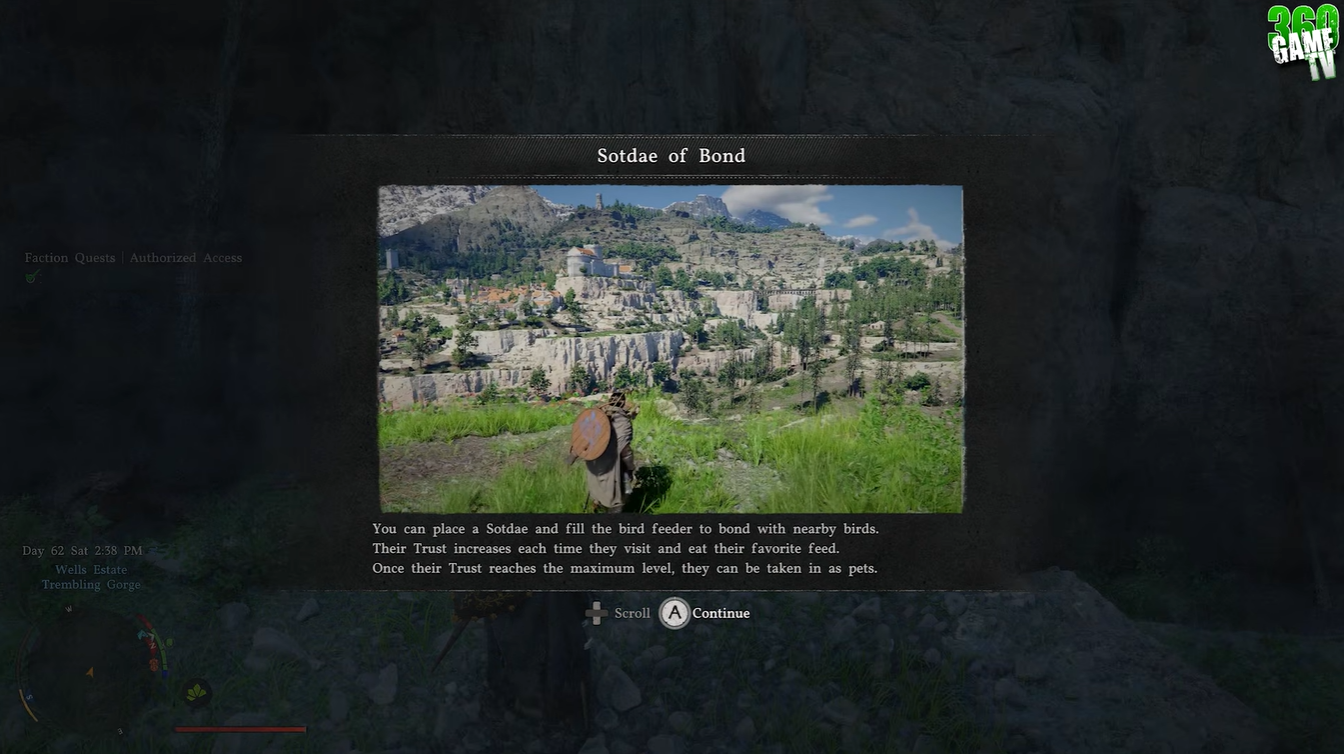Select the green leaf status icon near minimap

197,691
